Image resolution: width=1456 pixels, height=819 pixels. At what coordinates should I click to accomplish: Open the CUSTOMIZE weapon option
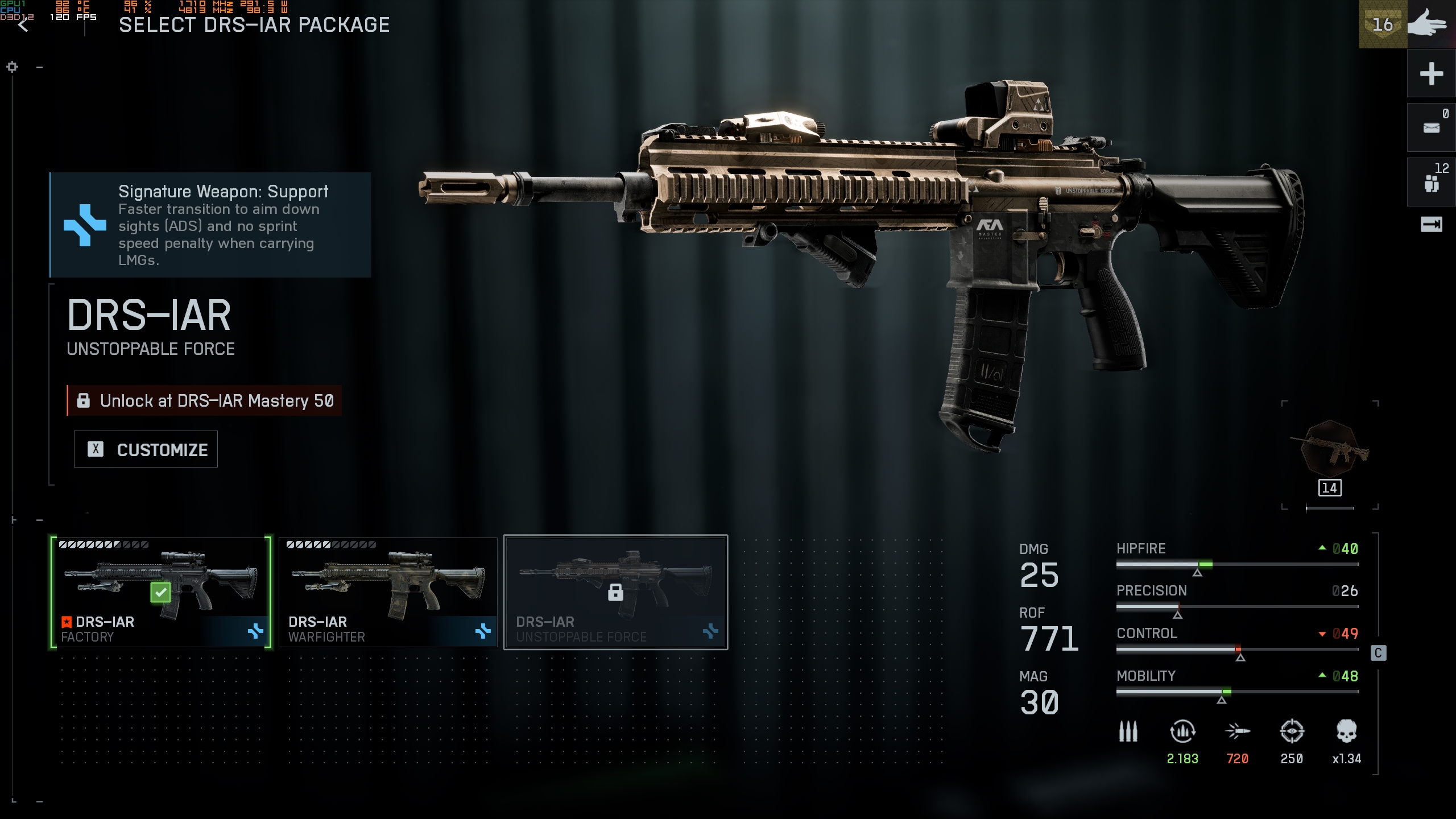pyautogui.click(x=146, y=449)
